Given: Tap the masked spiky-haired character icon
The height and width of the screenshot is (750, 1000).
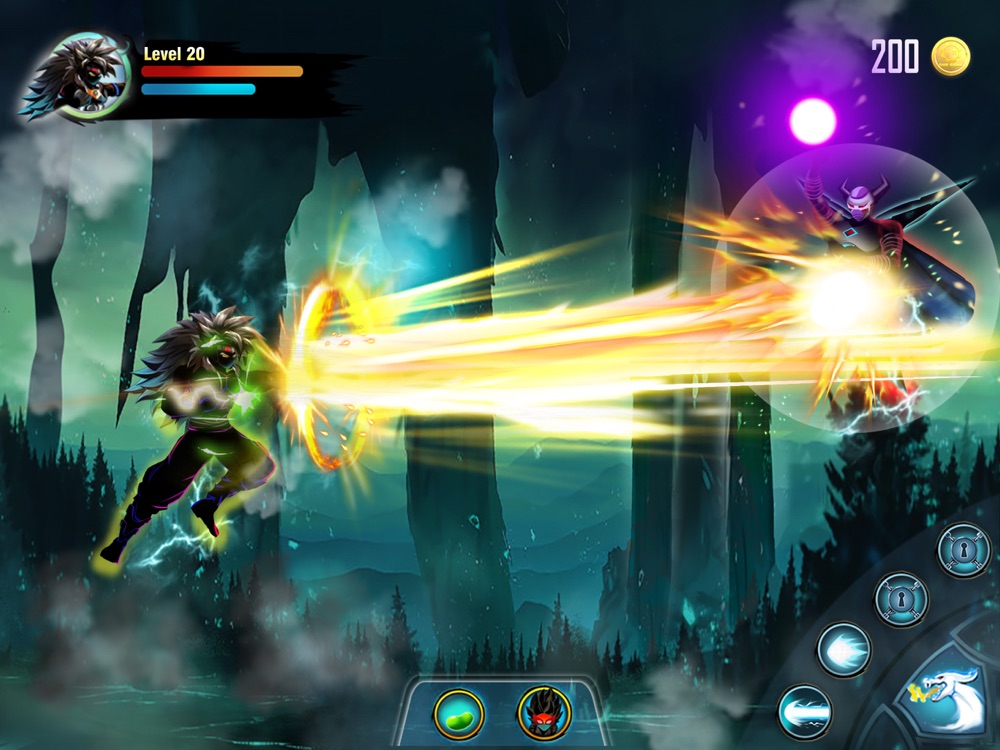Looking at the screenshot, I should coord(543,714).
